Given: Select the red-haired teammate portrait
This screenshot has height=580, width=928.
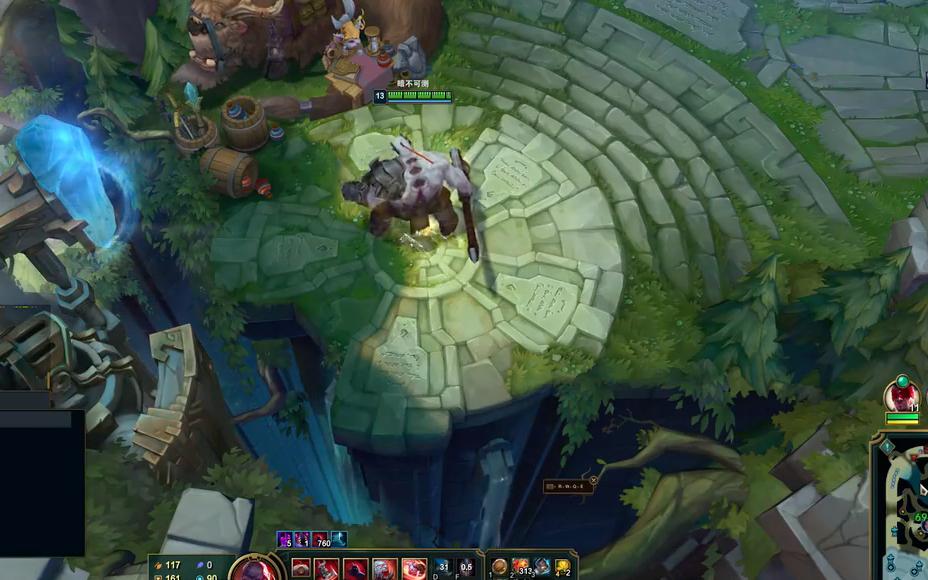Looking at the screenshot, I should (902, 395).
